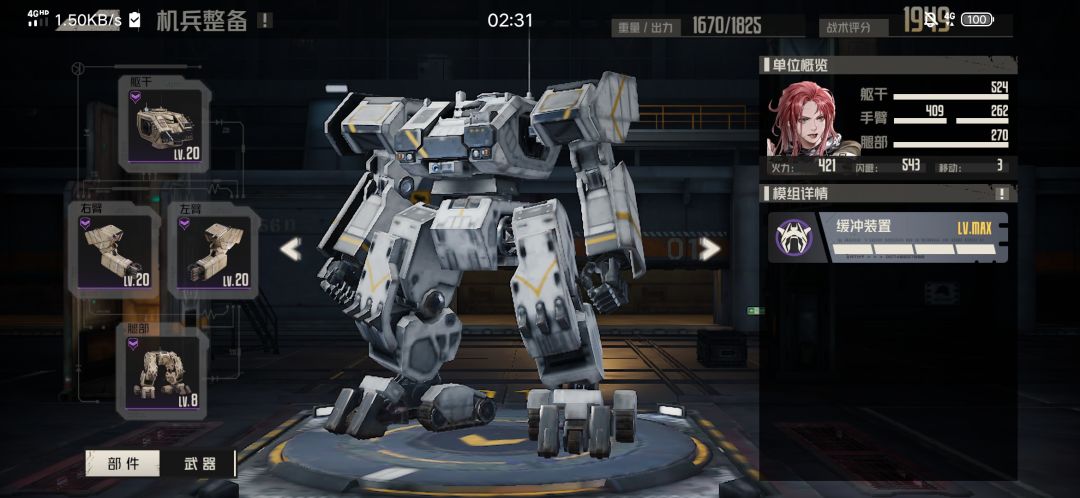Show the previous mech with left arrow
This screenshot has height=498, width=1080.
(x=290, y=249)
